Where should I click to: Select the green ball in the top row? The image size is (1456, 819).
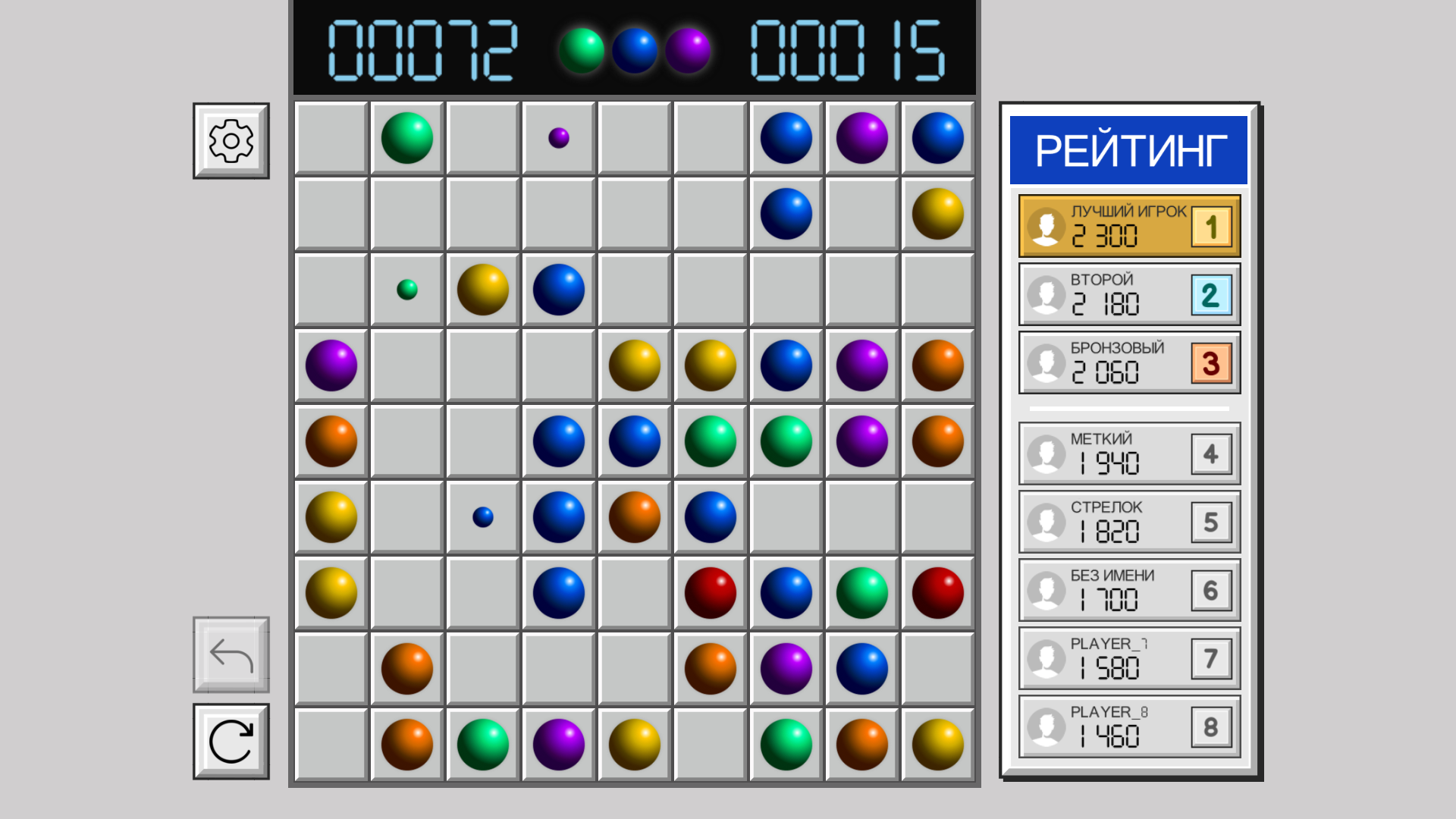[x=406, y=137]
